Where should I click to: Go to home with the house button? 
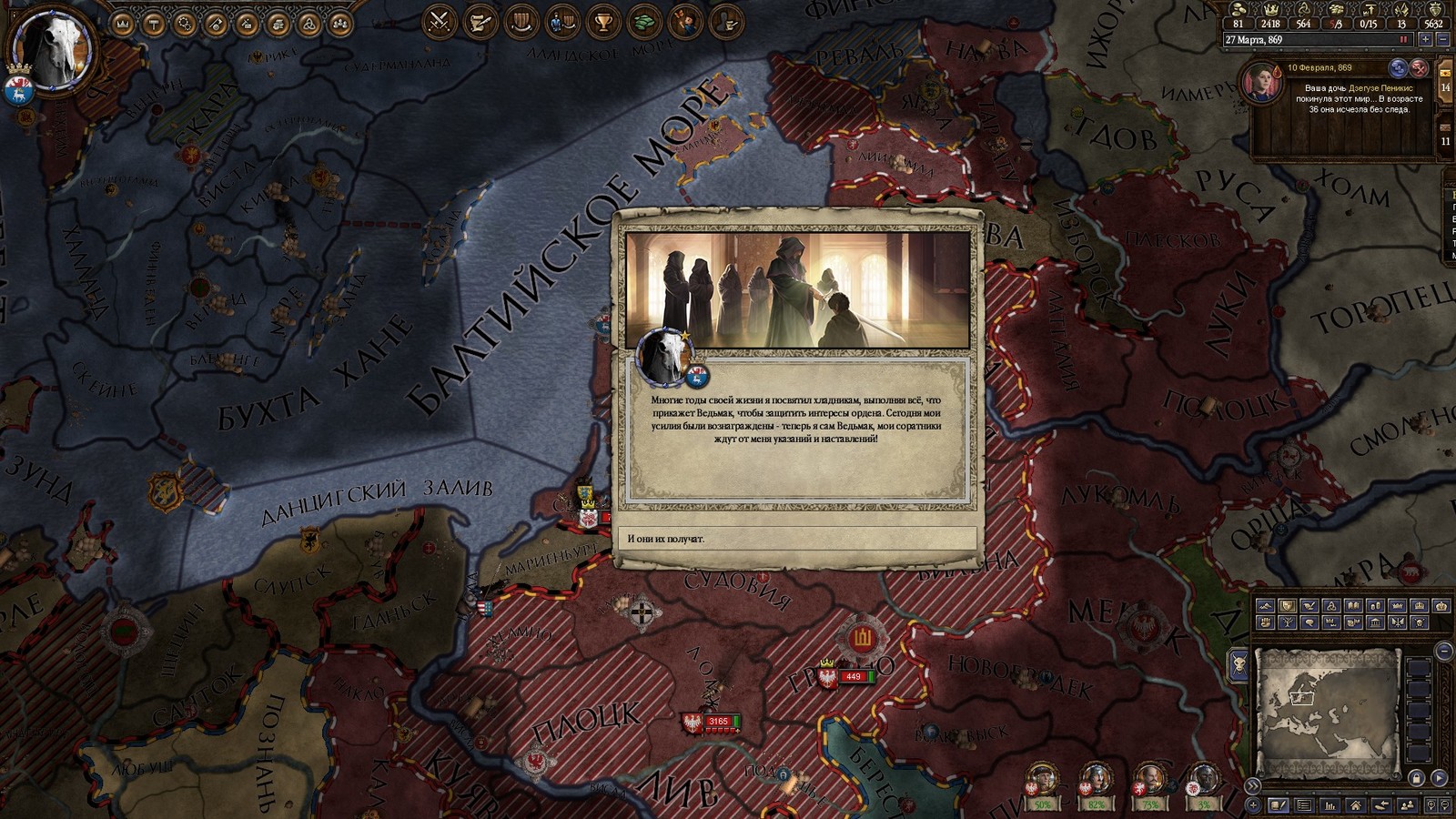(1355, 805)
